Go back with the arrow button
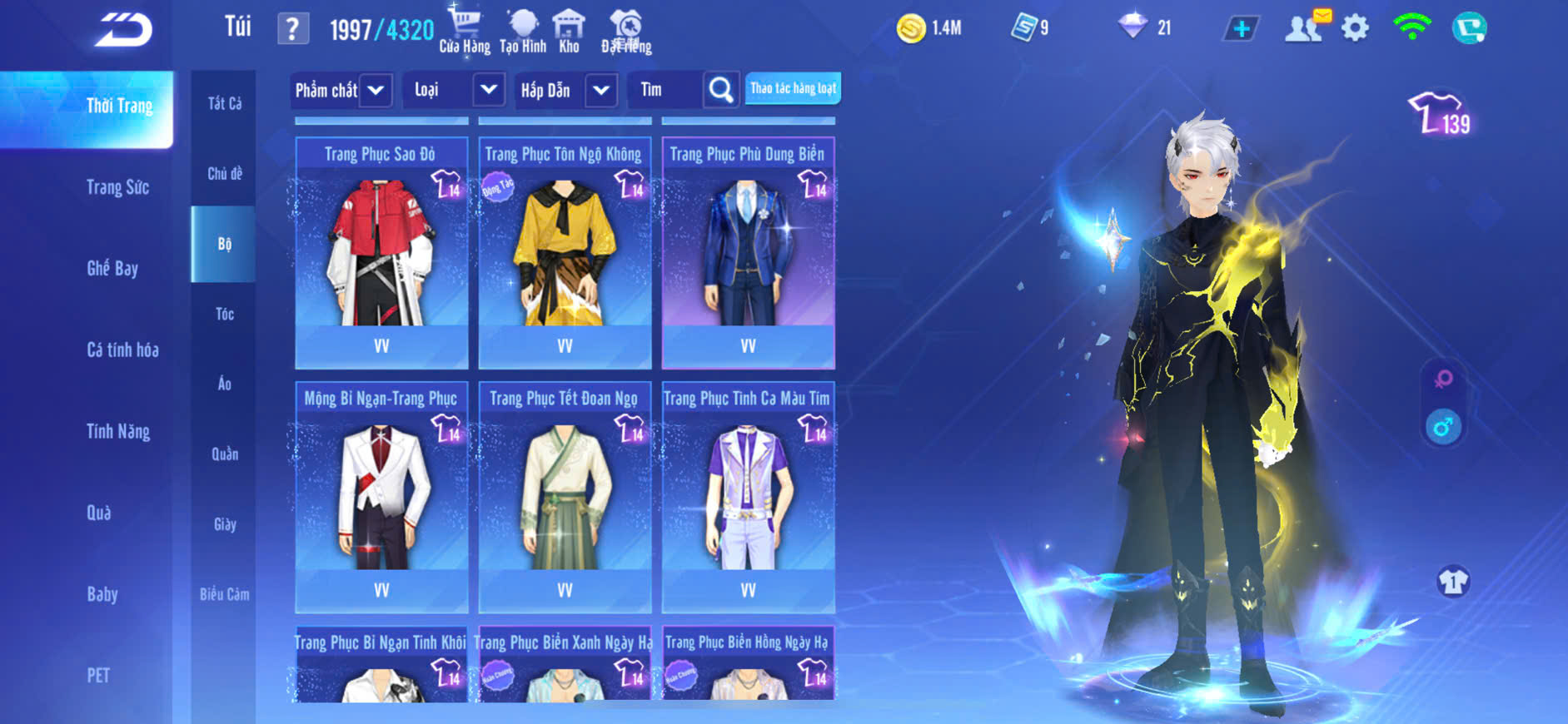Image resolution: width=1568 pixels, height=724 pixels. 123,30
